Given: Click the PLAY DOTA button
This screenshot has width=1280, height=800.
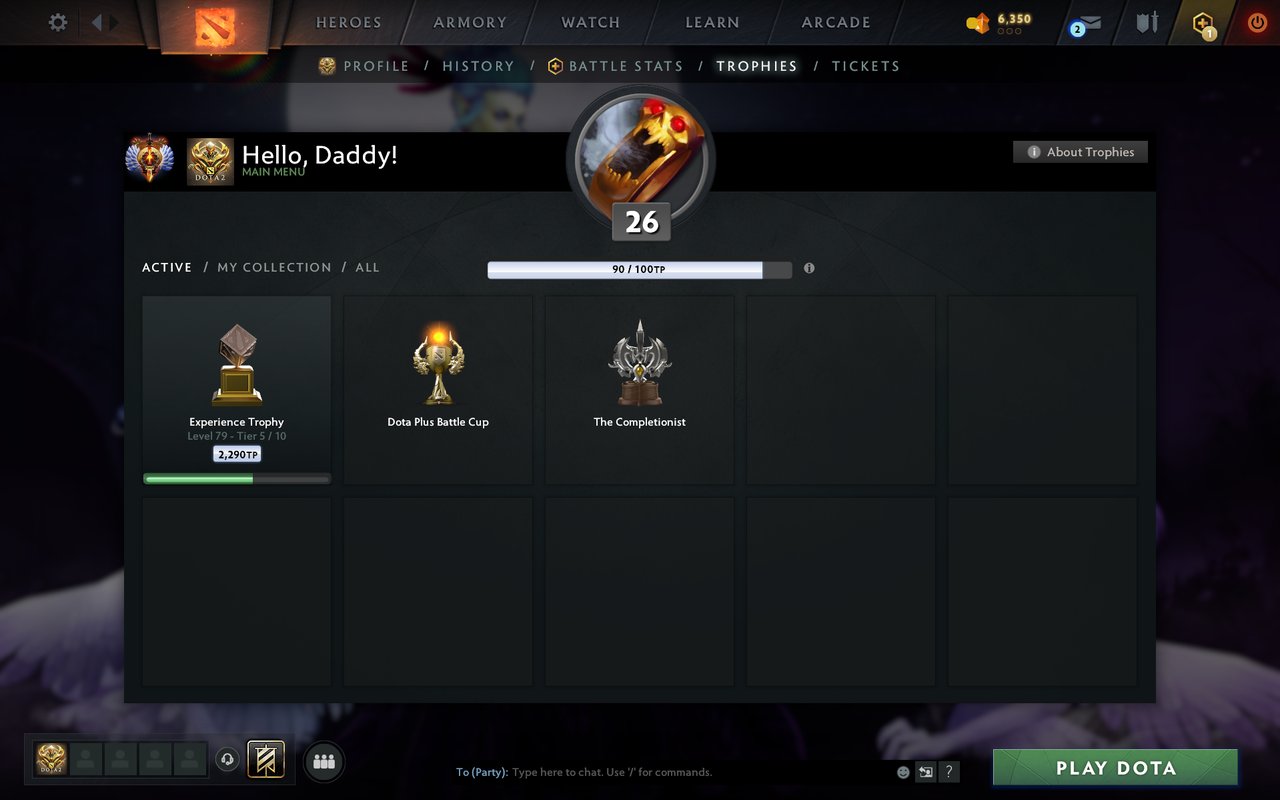Looking at the screenshot, I should (1114, 768).
